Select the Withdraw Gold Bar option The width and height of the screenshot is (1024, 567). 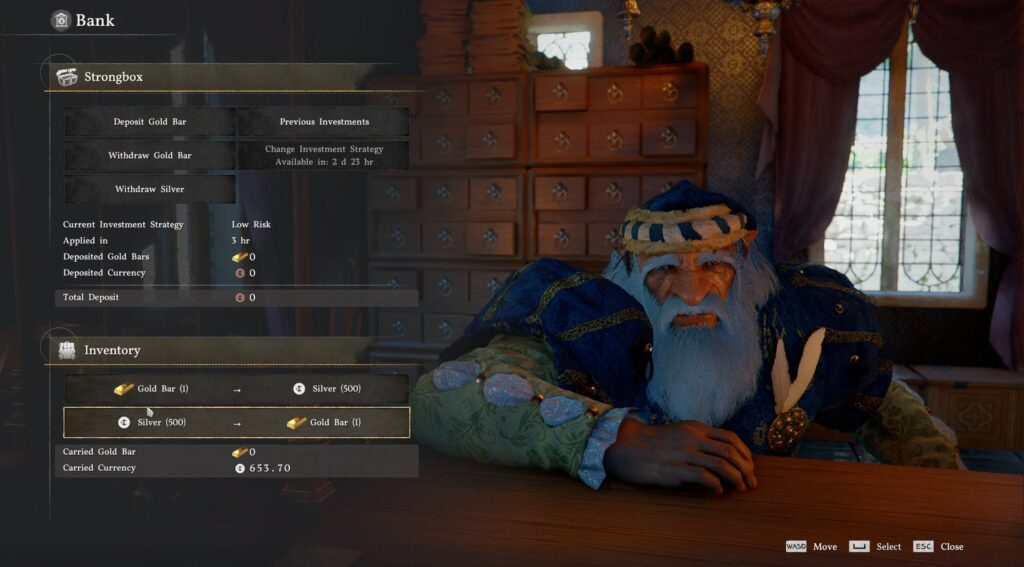coord(150,156)
